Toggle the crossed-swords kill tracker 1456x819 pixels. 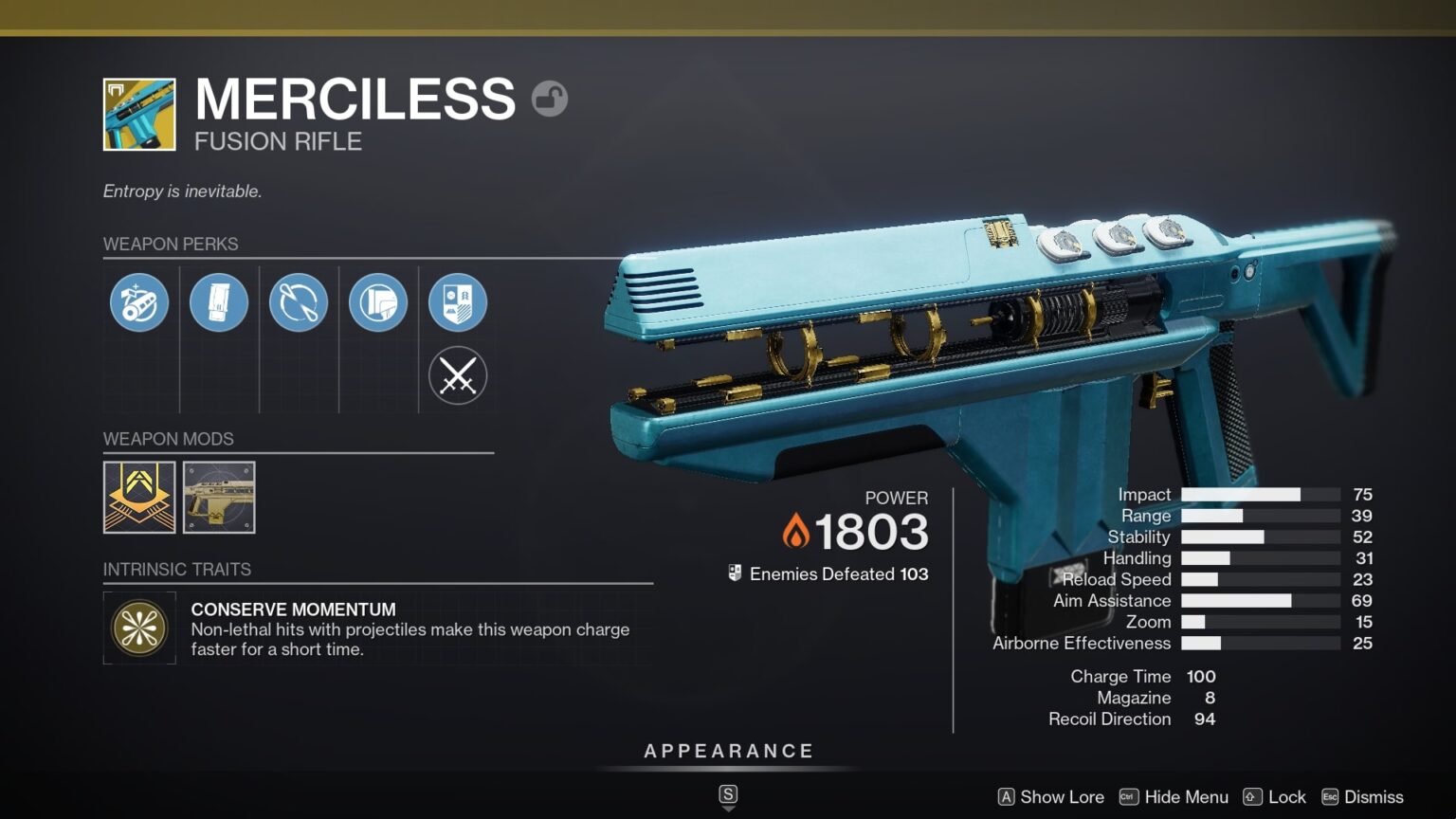coord(458,375)
